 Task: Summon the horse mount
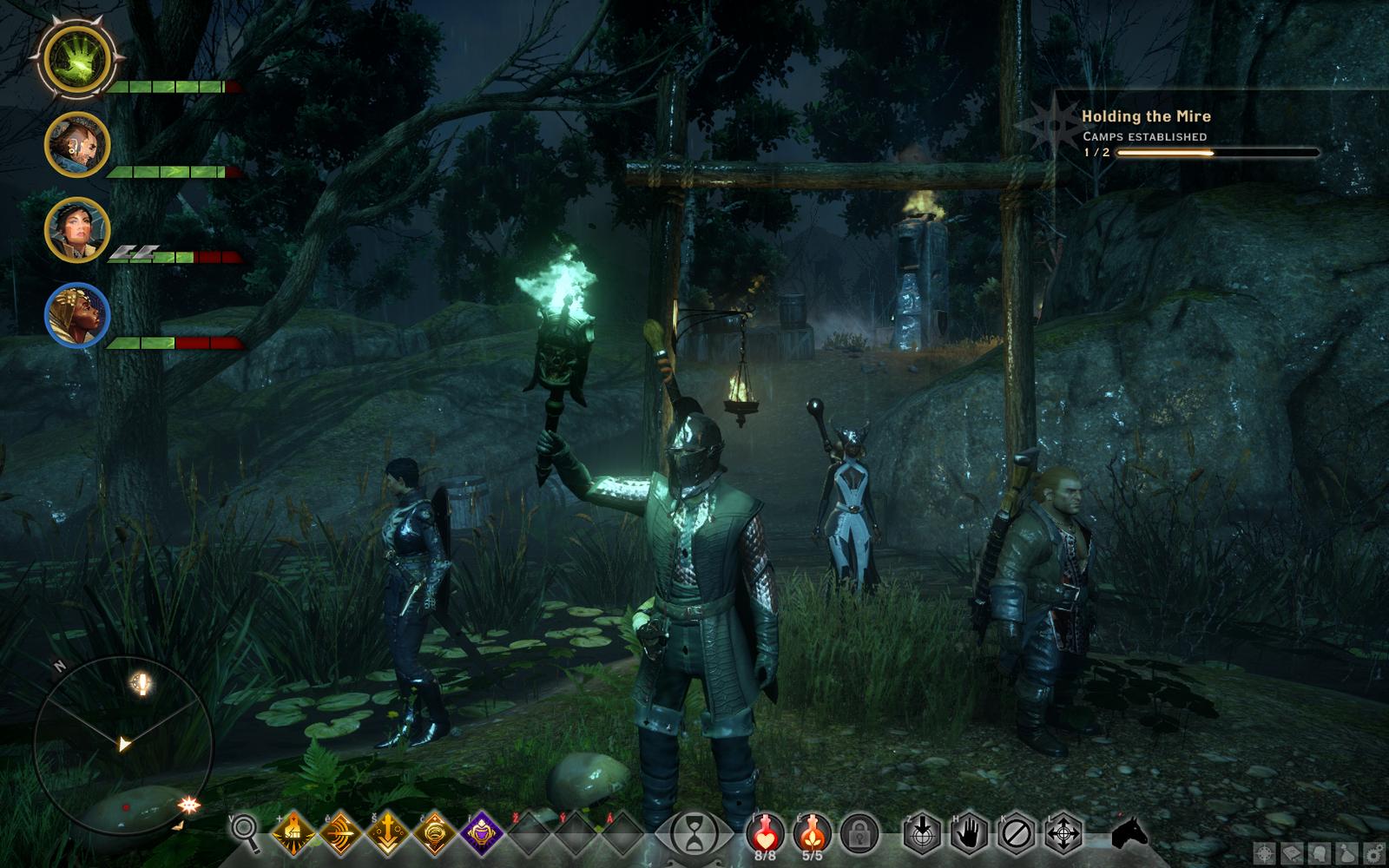(1129, 833)
